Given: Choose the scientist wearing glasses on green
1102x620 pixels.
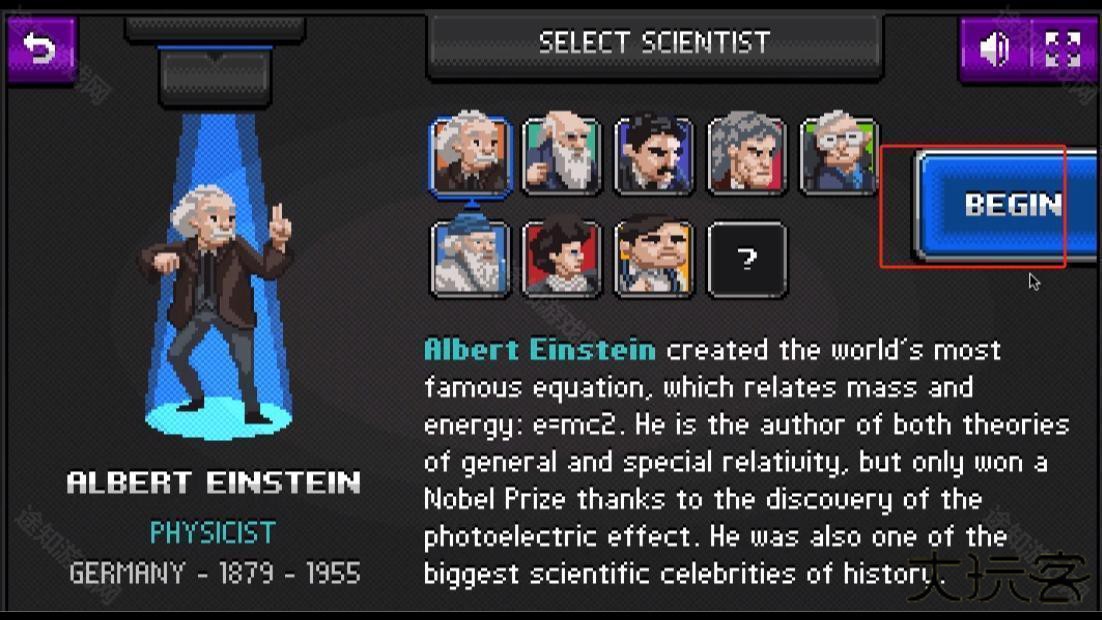Looking at the screenshot, I should [x=839, y=155].
